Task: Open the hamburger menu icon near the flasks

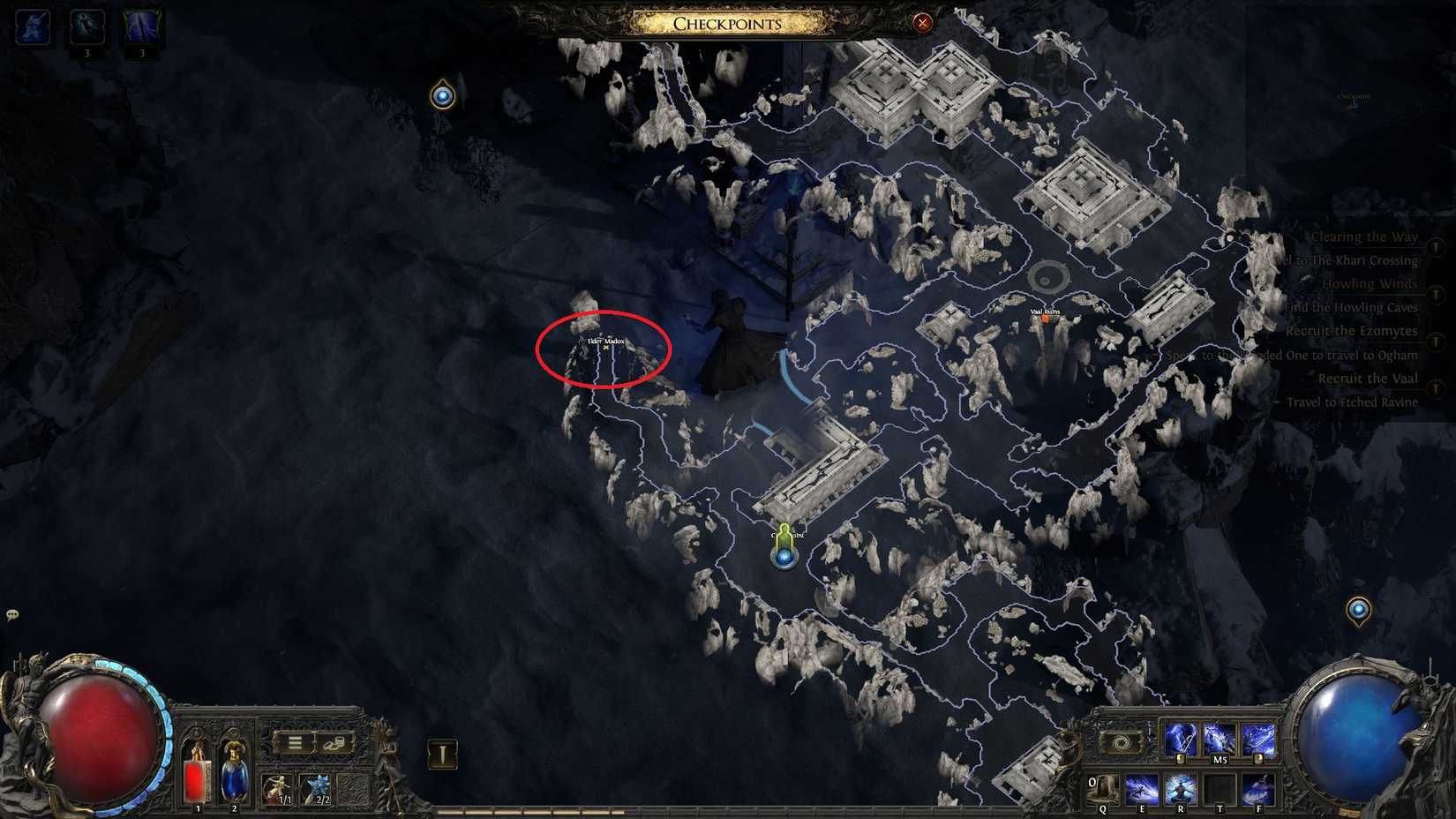Action: click(296, 742)
